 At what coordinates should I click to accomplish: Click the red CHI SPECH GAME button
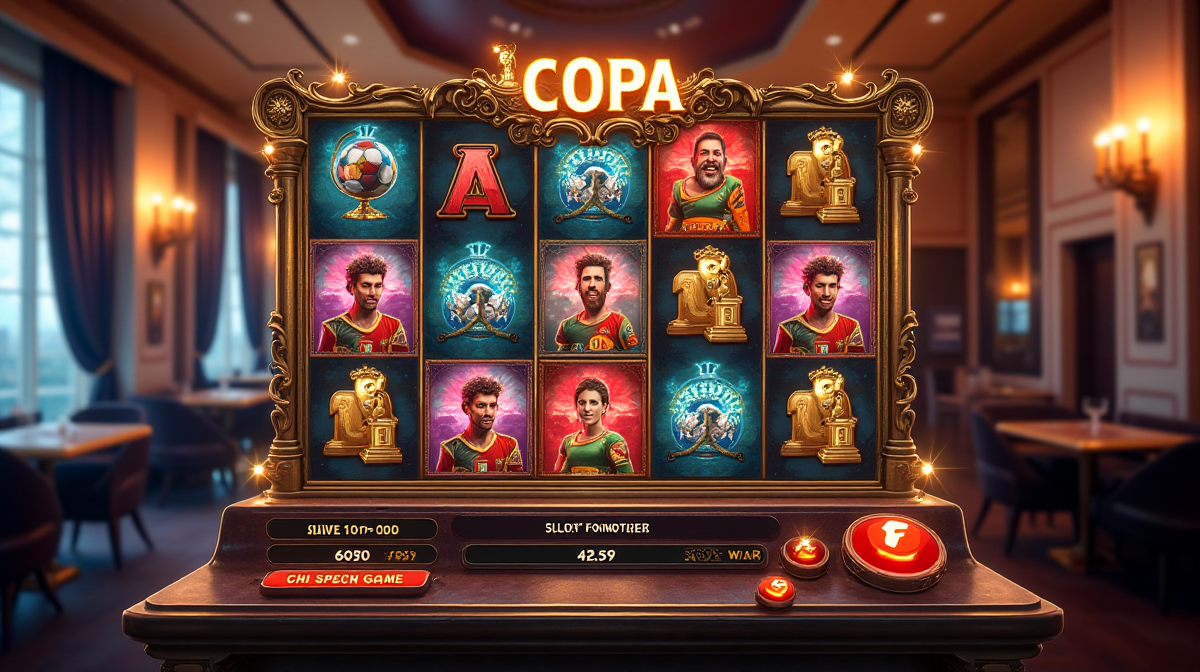click(x=345, y=580)
